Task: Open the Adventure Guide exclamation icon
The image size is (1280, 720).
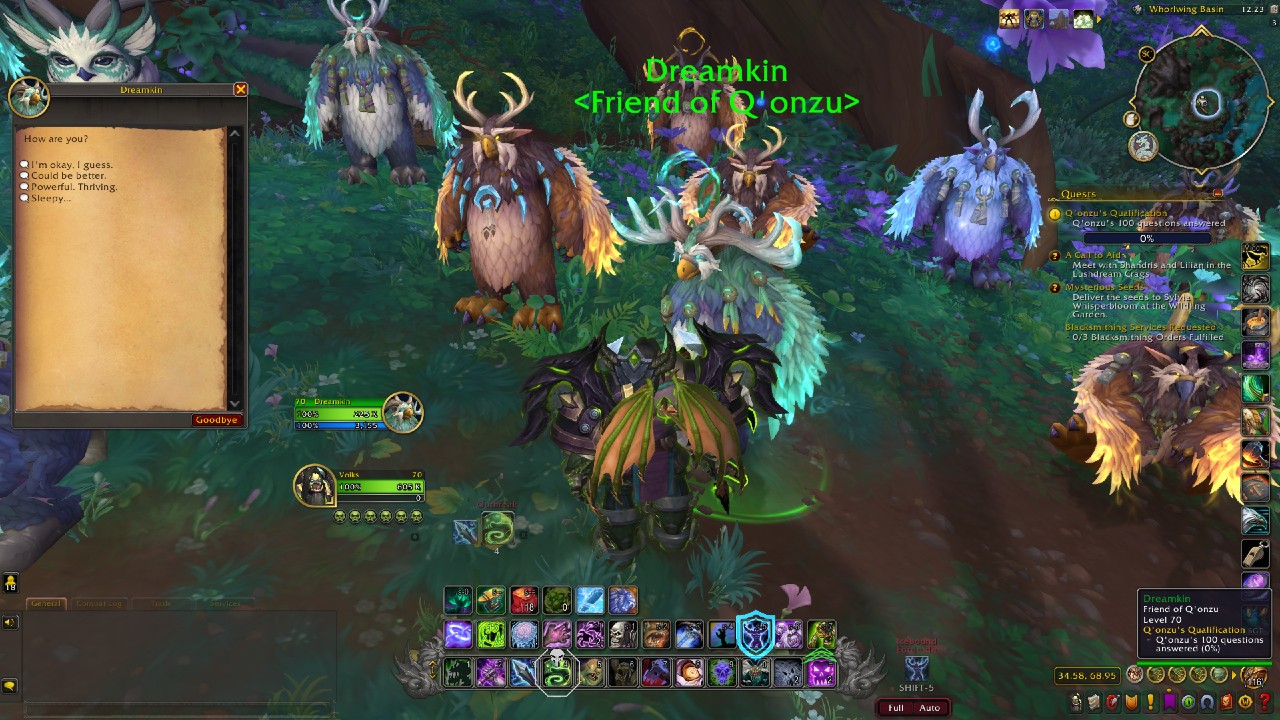Action: coord(1149,702)
